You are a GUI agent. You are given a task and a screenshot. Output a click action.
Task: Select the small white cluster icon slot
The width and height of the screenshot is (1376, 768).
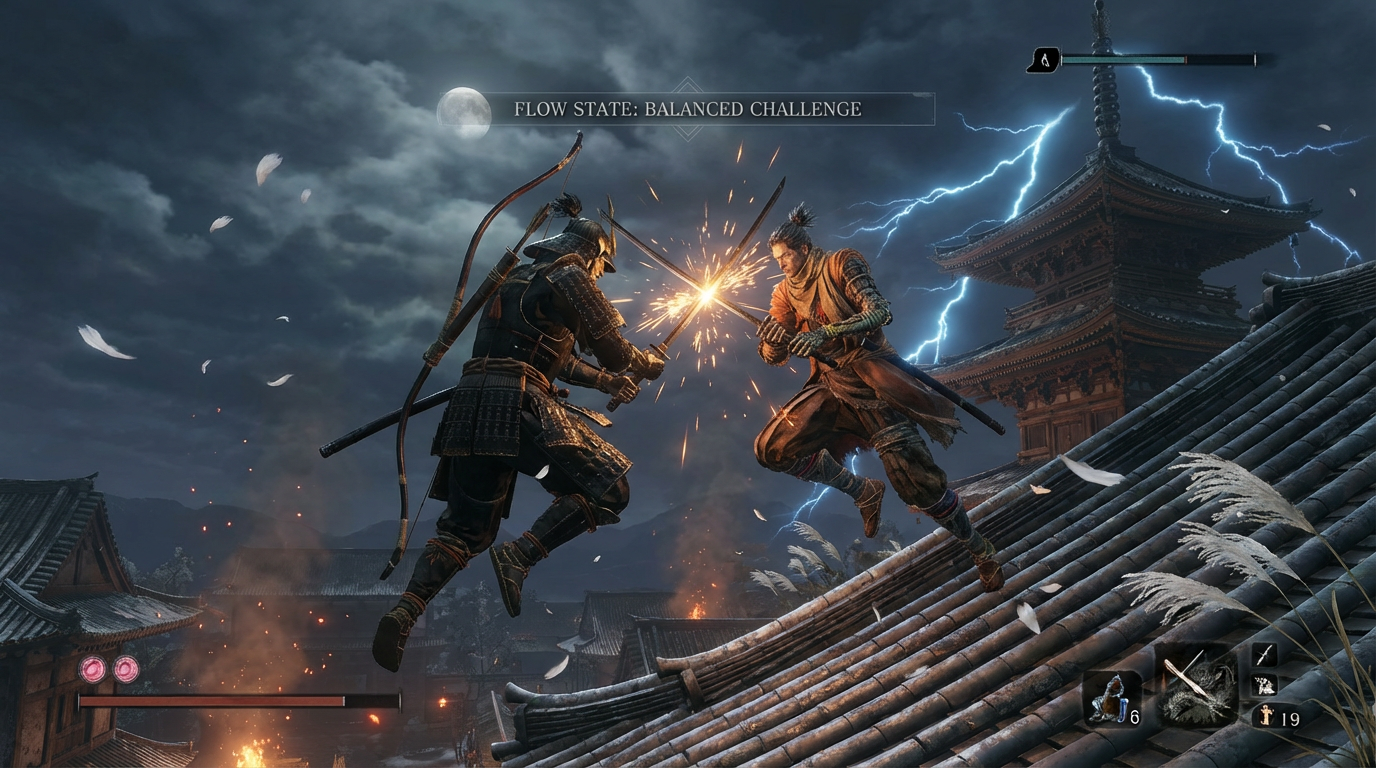1264,686
